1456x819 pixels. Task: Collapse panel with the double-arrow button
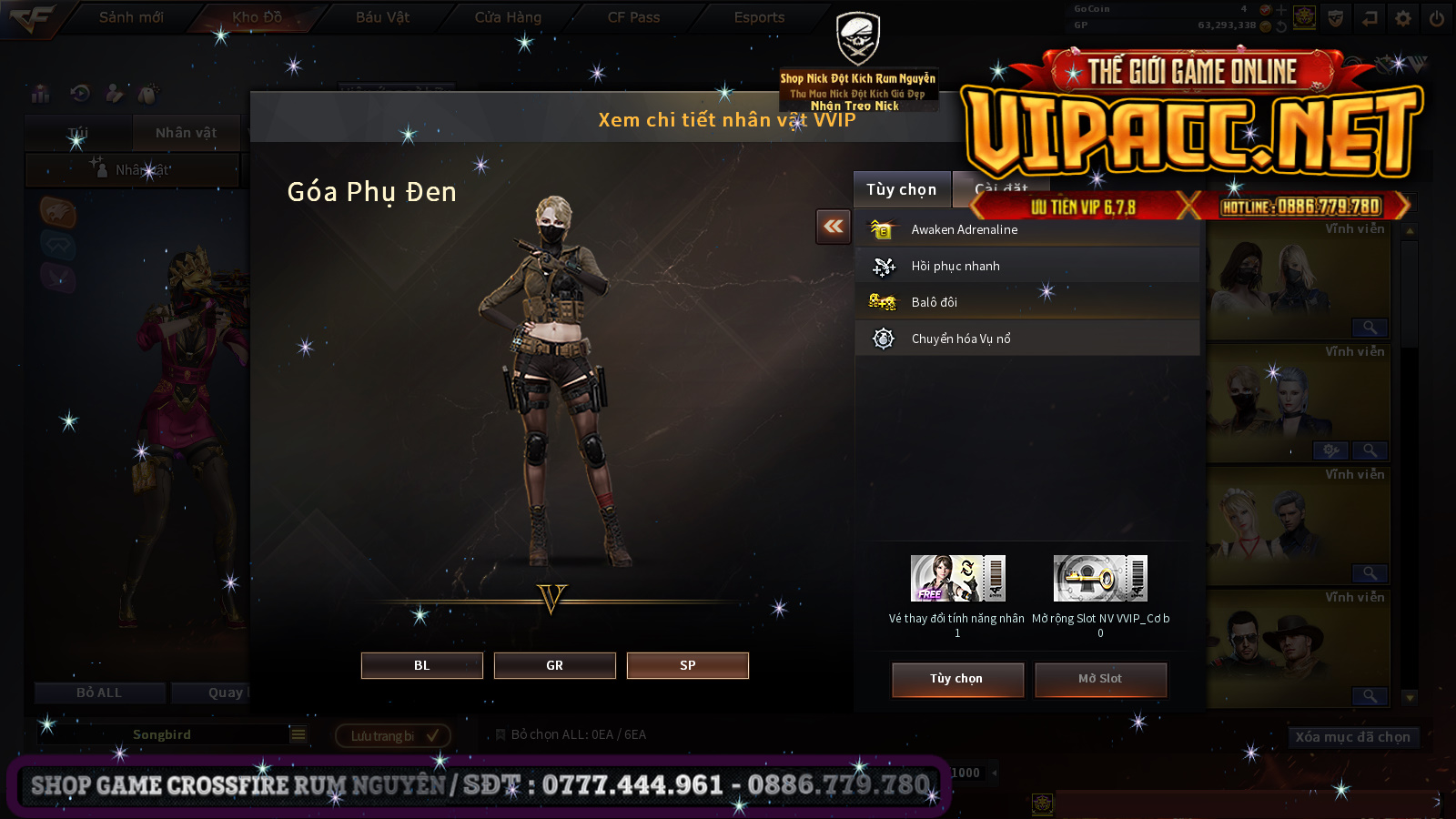pos(834,227)
